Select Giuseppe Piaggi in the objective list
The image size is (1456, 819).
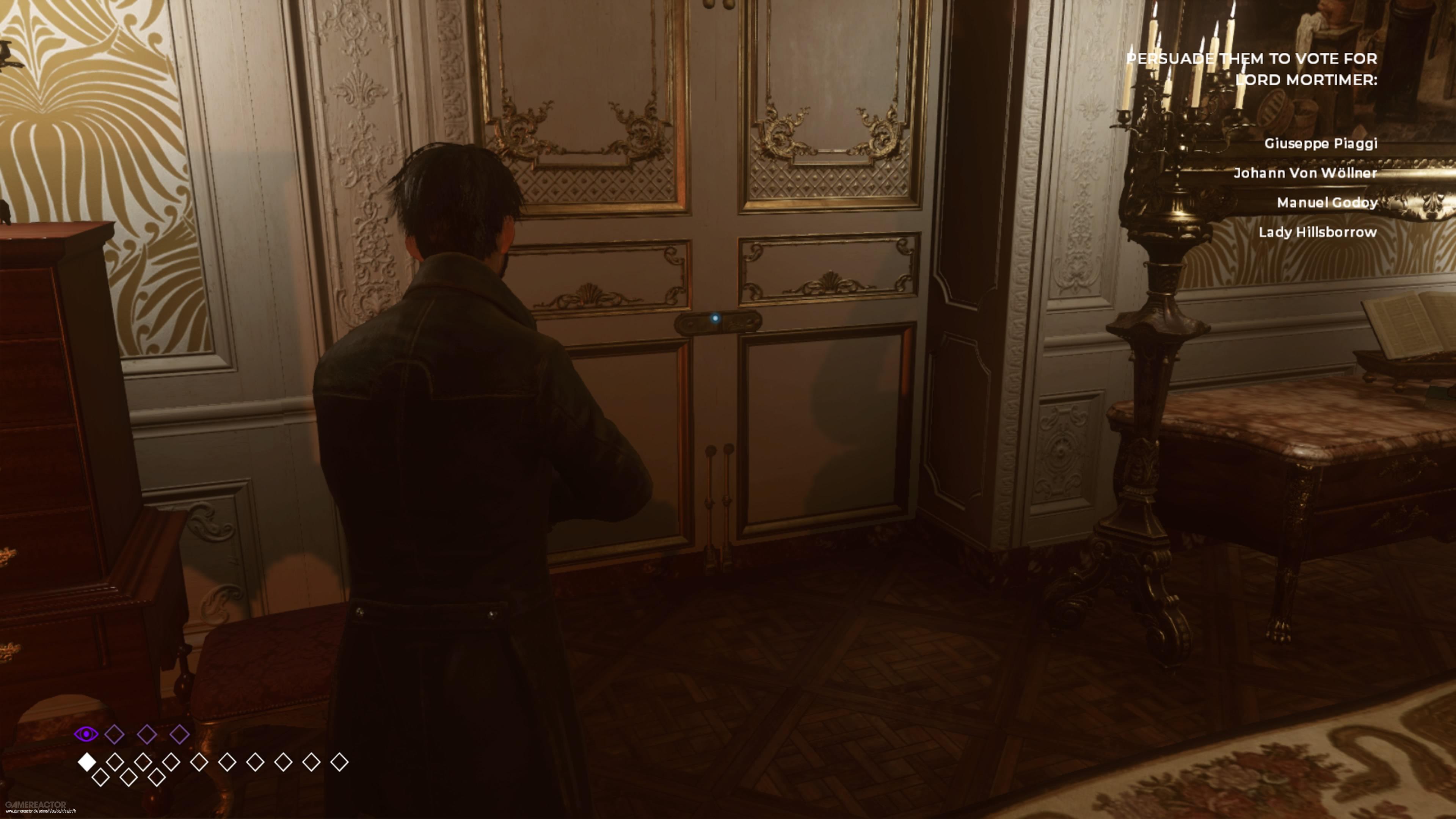tap(1320, 144)
